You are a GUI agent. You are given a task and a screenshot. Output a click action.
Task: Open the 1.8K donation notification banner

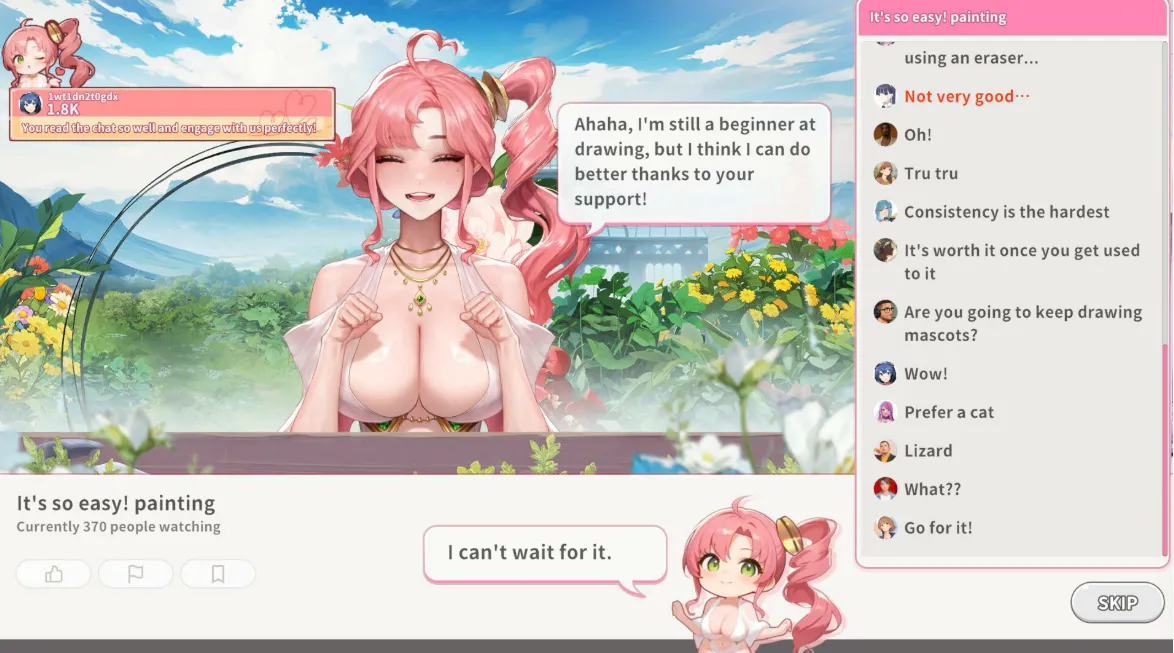(172, 114)
